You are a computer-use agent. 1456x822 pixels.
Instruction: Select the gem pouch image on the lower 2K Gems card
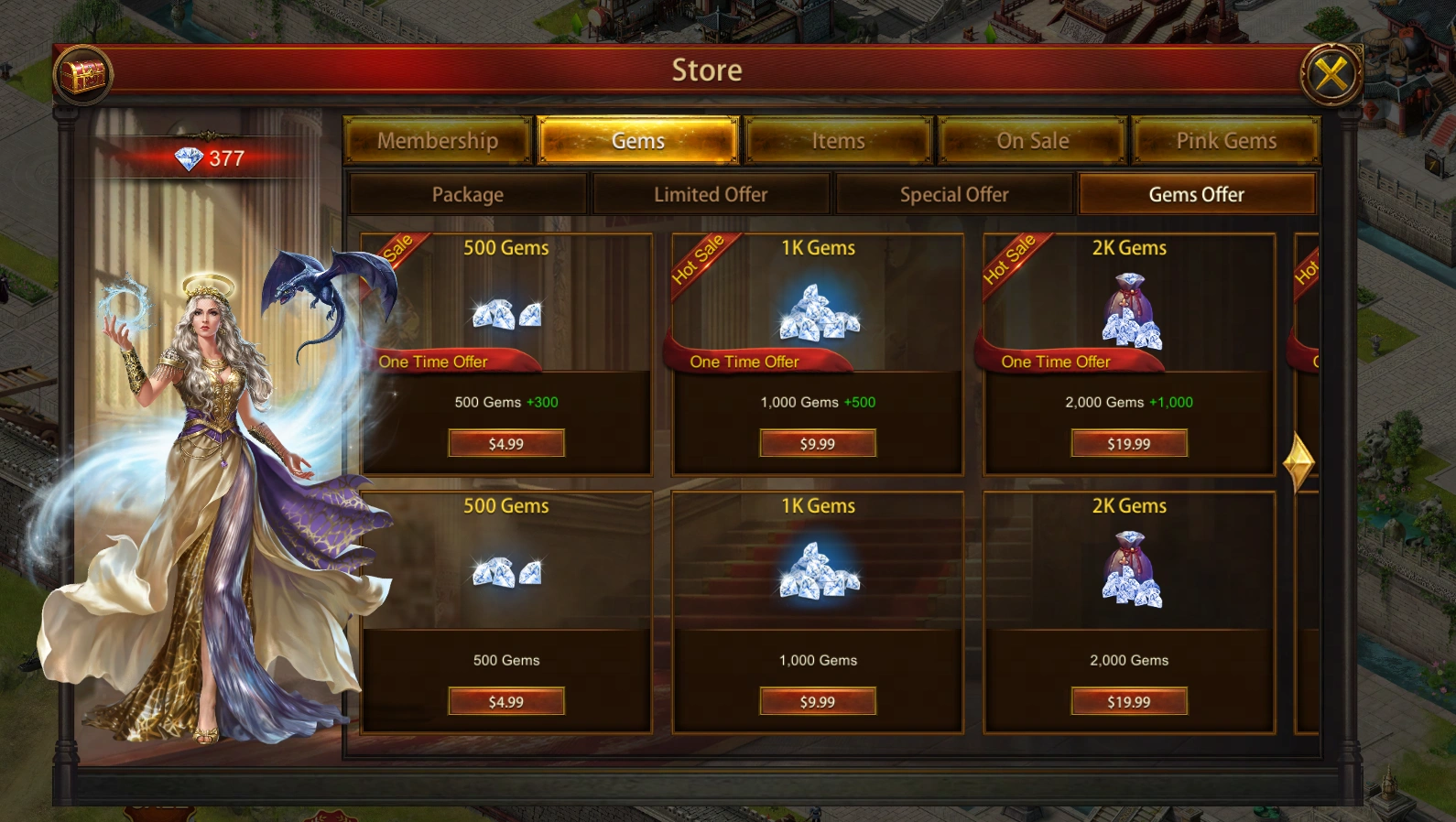coord(1129,569)
